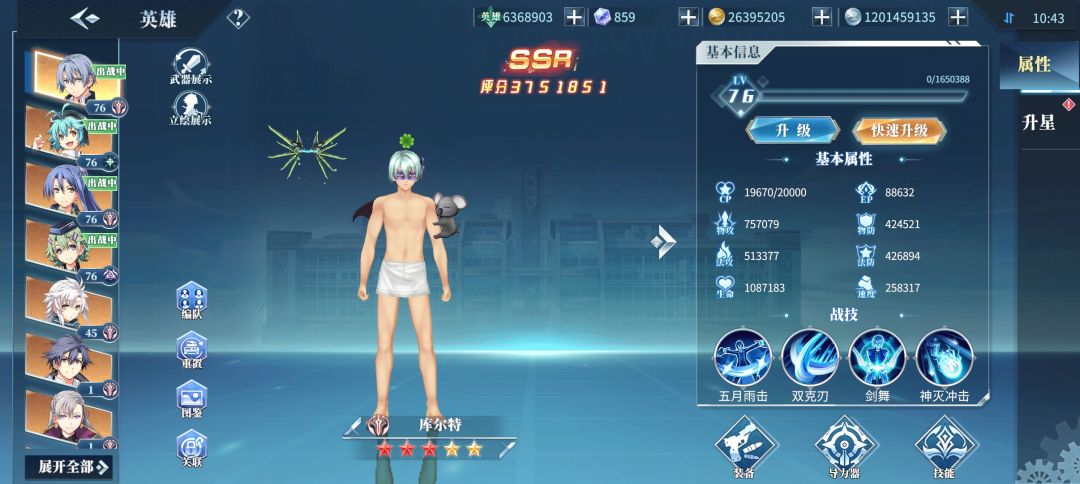Screen dimensions: 1080x484
Task: Switch to the 属性 attributes tab
Action: tap(1034, 65)
